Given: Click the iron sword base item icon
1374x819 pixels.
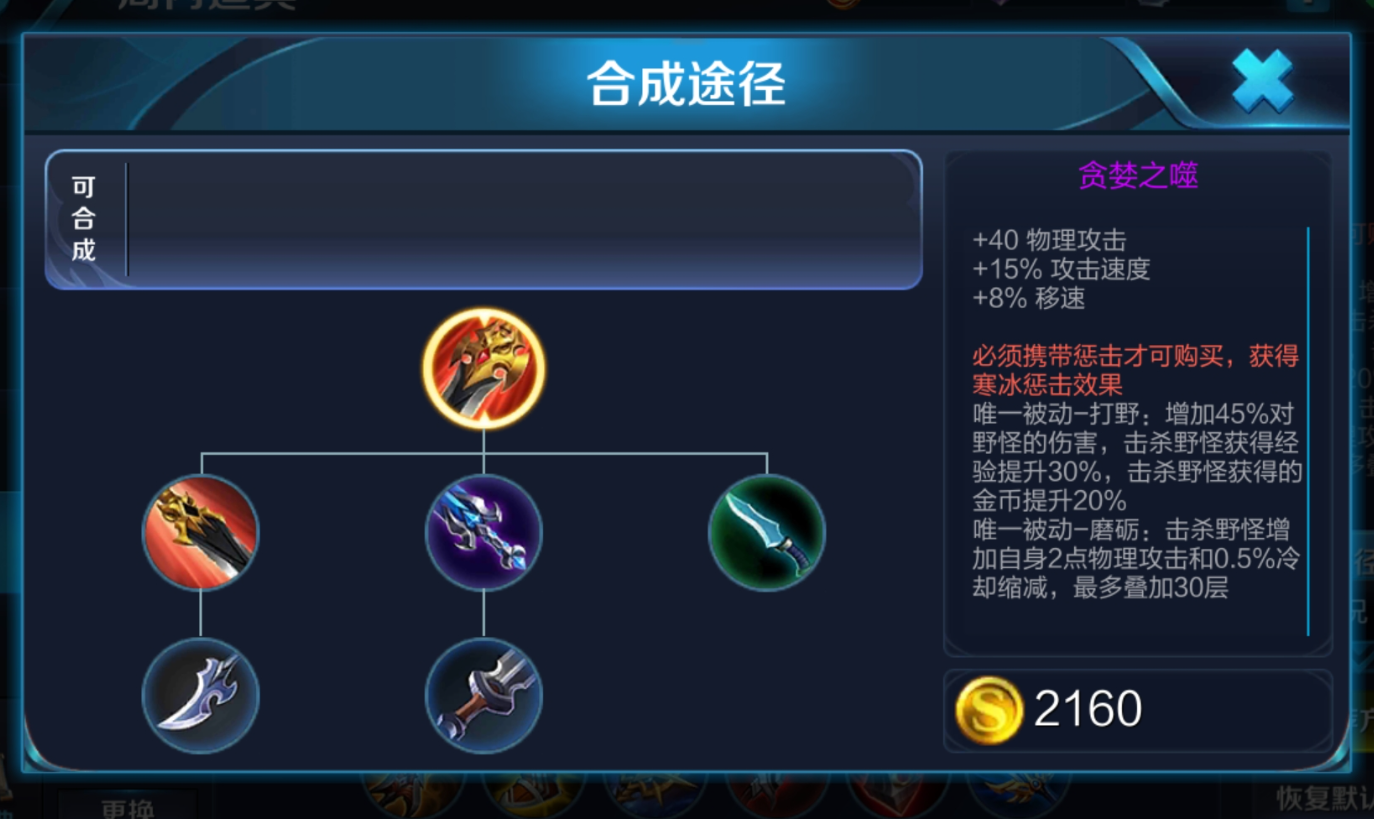Looking at the screenshot, I should pyautogui.click(x=484, y=697).
